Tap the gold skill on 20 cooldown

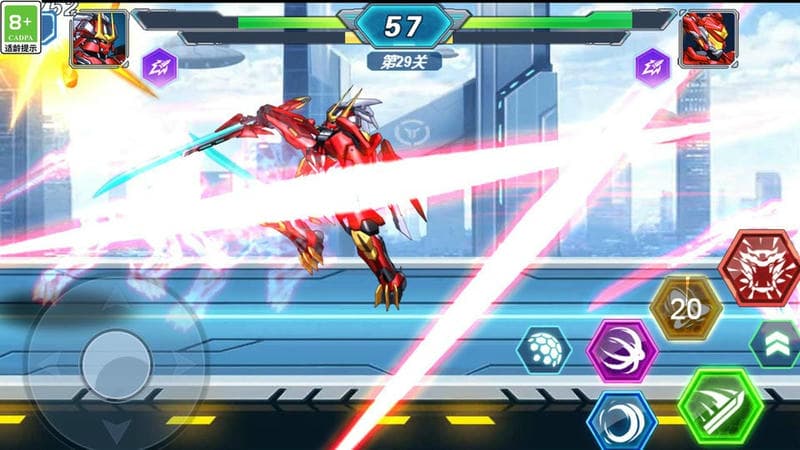(686, 309)
